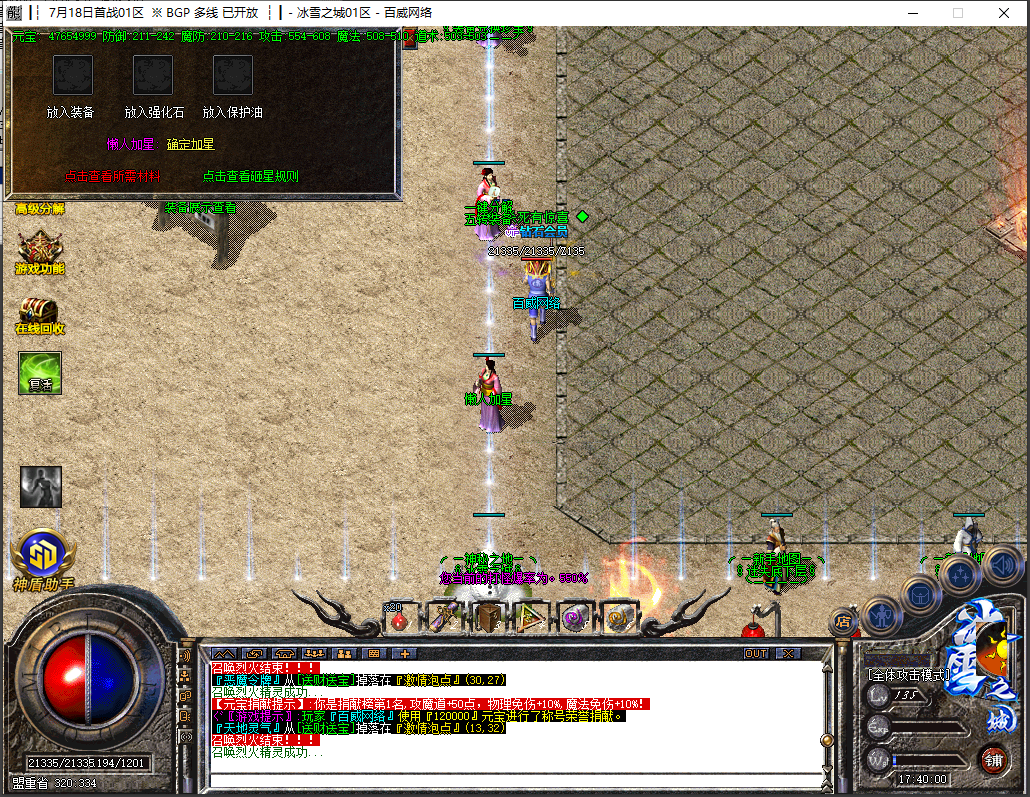Viewport: 1030px width, 797px height.
Task: Click the 确定加星 confirm link
Action: 190,144
